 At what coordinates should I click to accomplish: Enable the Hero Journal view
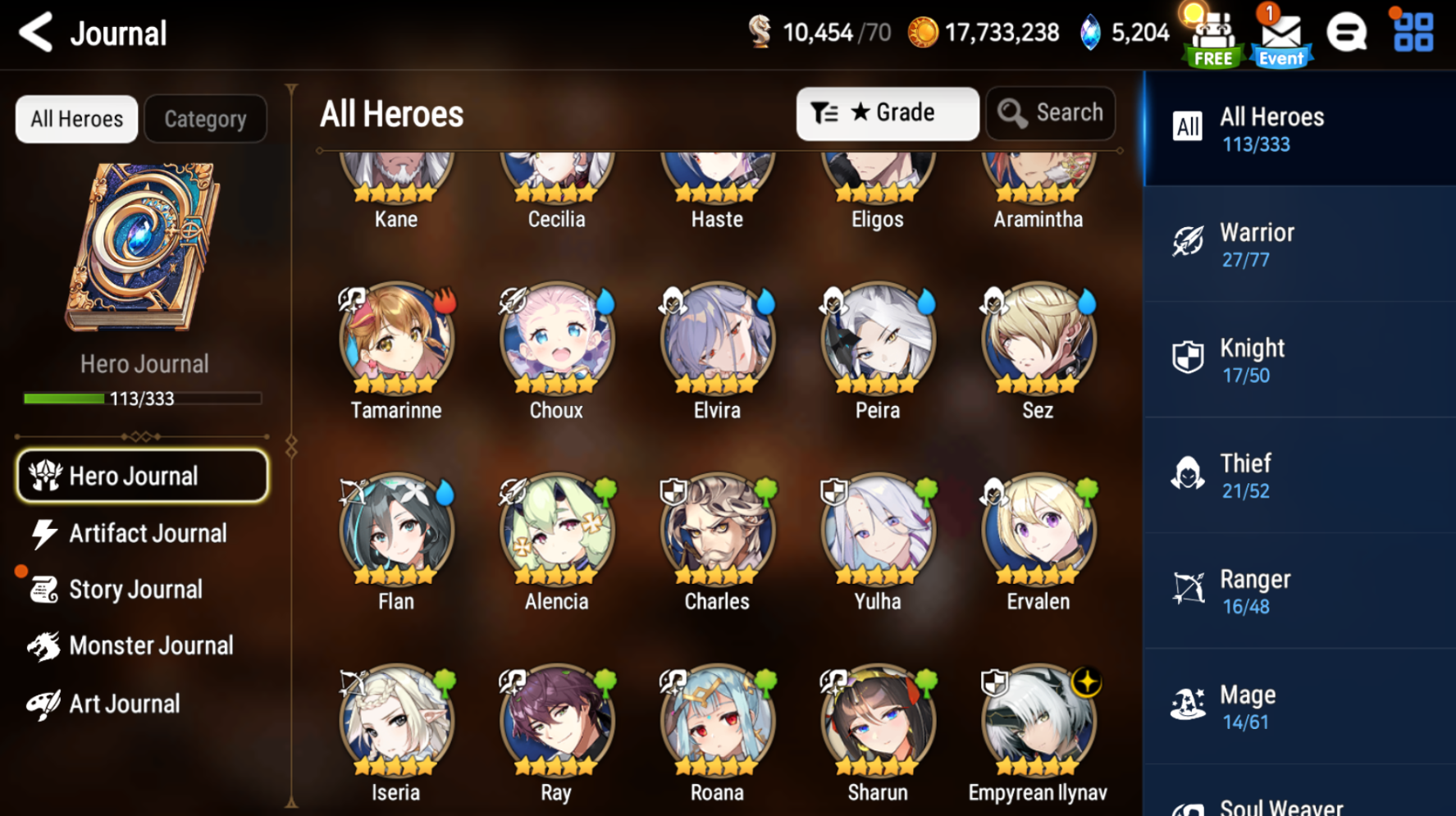coord(141,476)
